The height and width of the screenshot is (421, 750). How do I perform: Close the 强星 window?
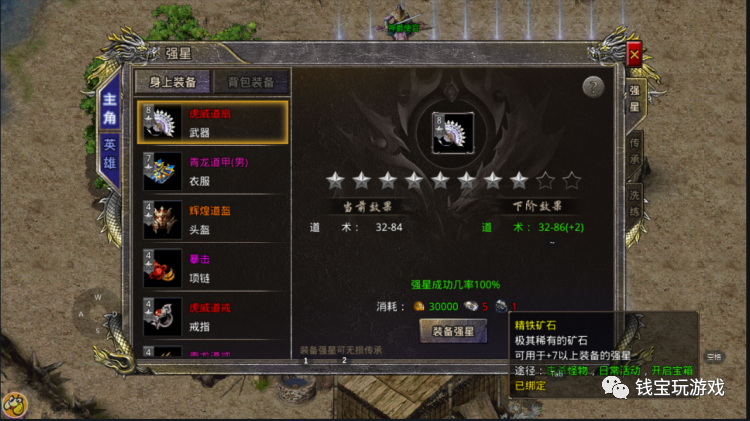[x=633, y=56]
